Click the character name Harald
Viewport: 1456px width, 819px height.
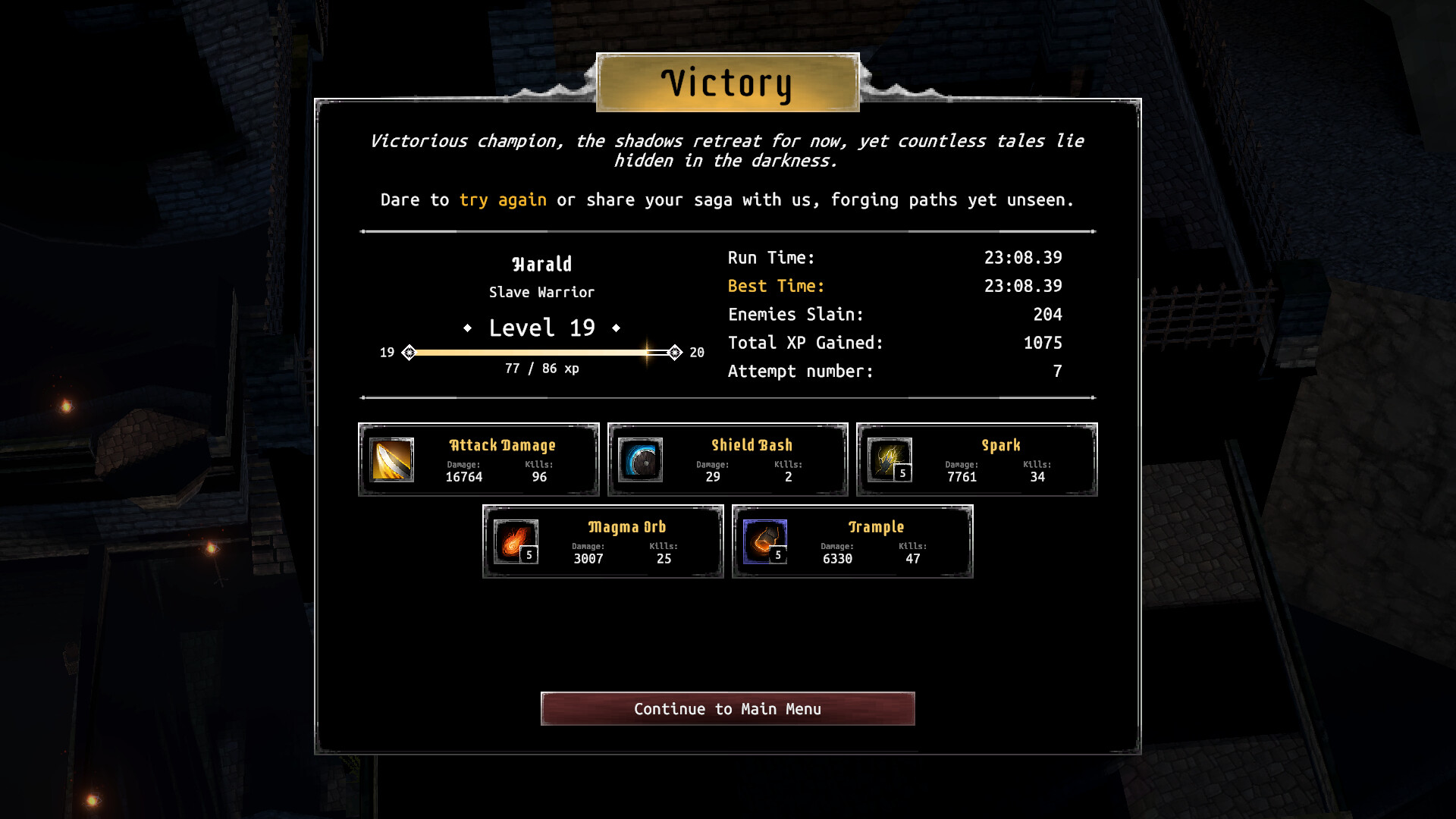[541, 263]
